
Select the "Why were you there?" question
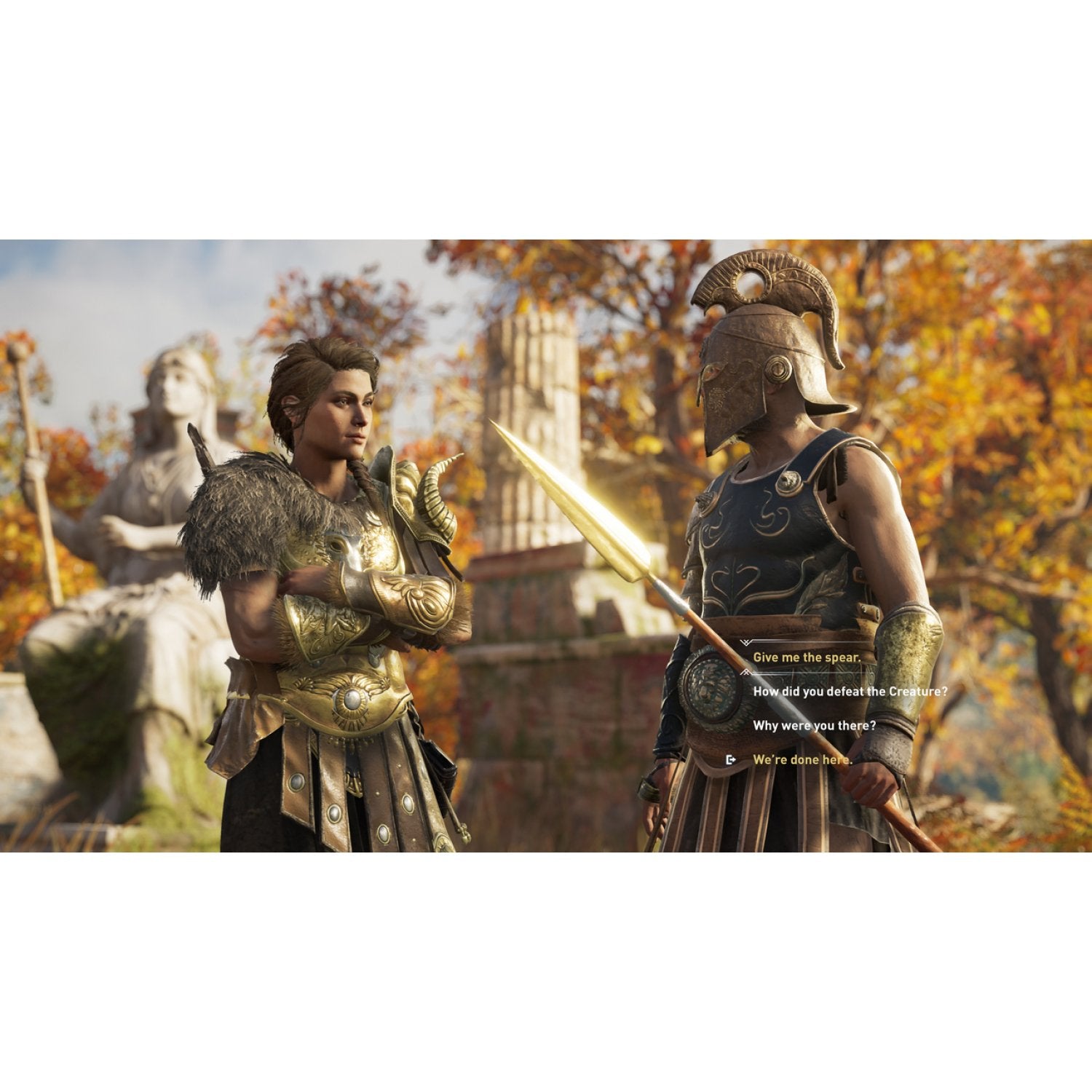click(814, 724)
